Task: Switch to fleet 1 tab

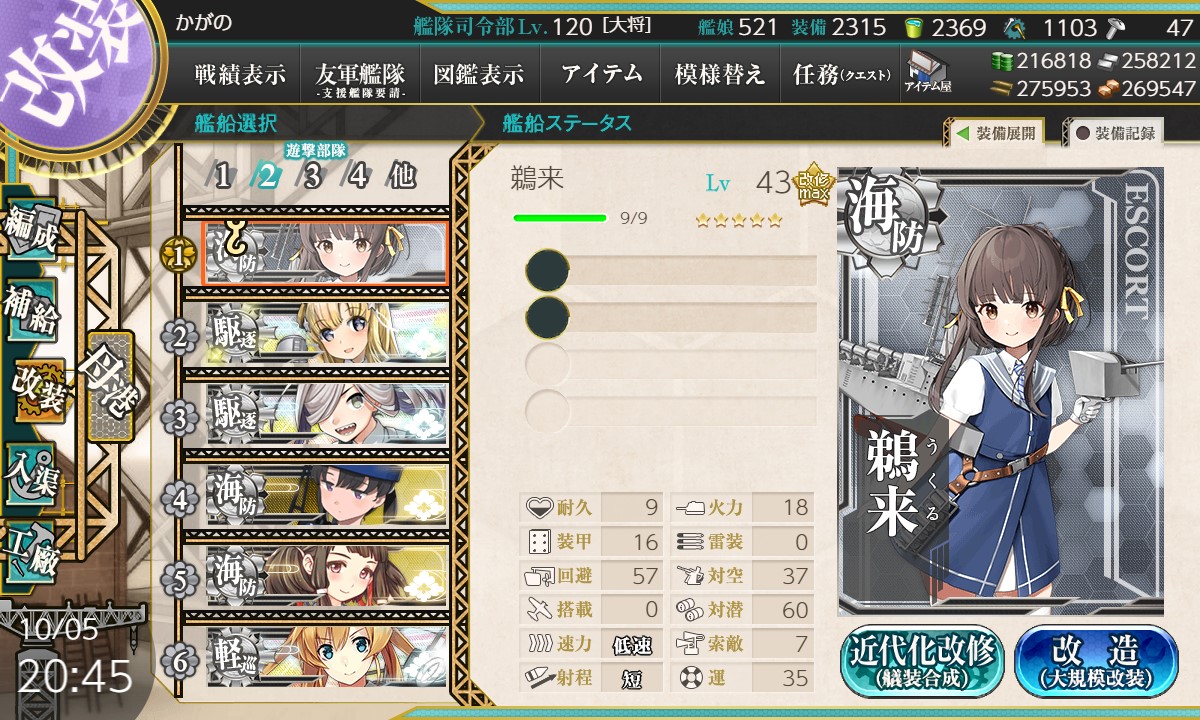Action: (x=223, y=177)
